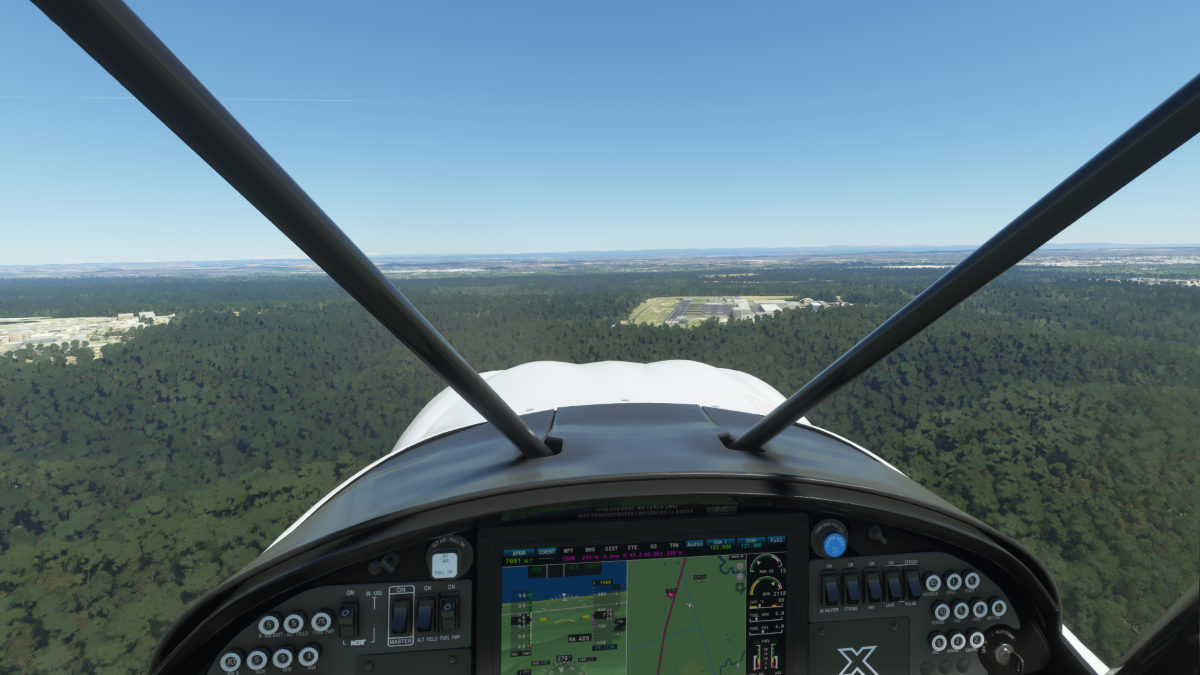Toggle the AV MASTER rocker switch
Viewport: 1200px width, 675px height.
click(x=830, y=589)
